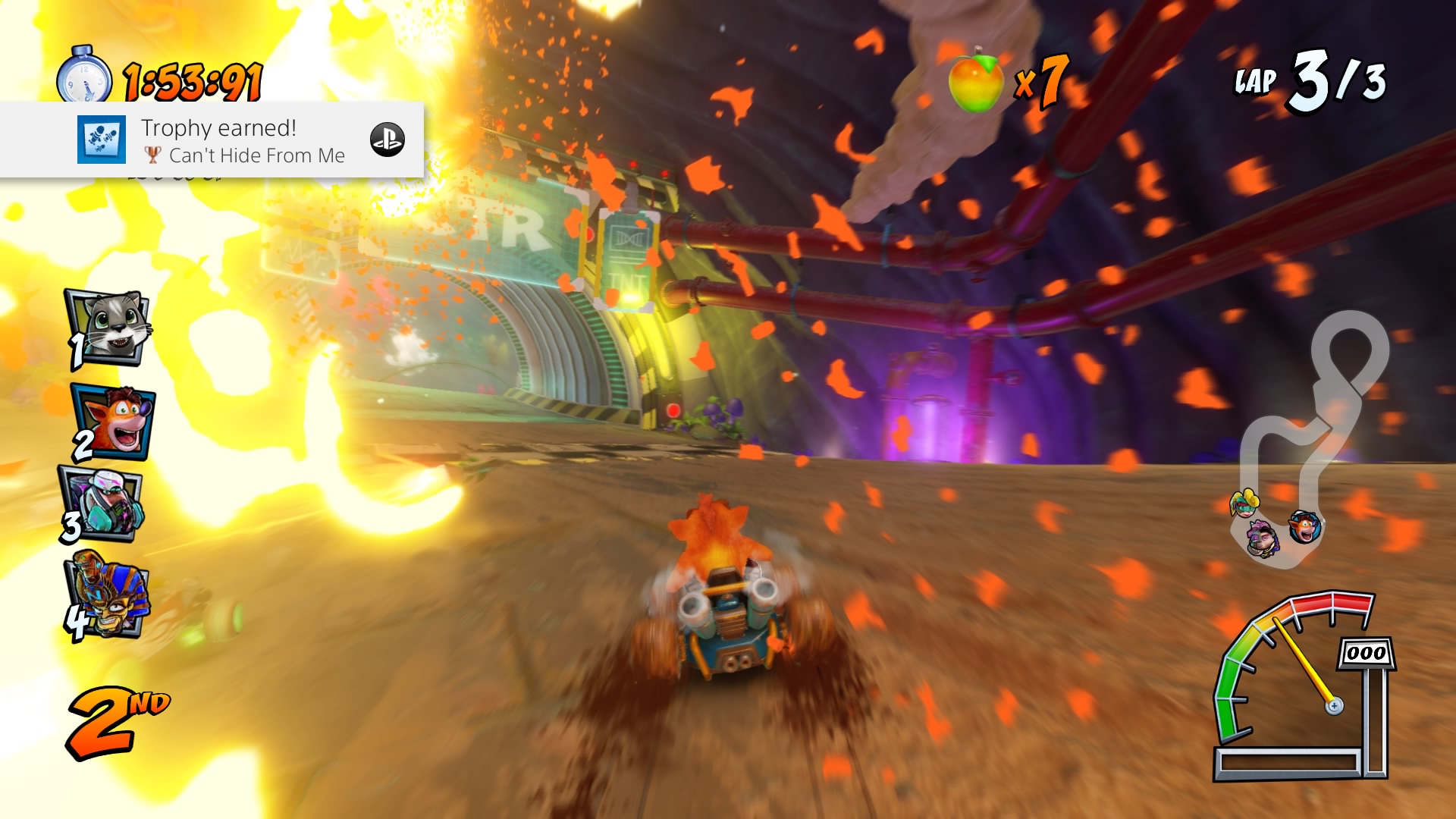Select Crash's marker on the minimap

[1305, 526]
